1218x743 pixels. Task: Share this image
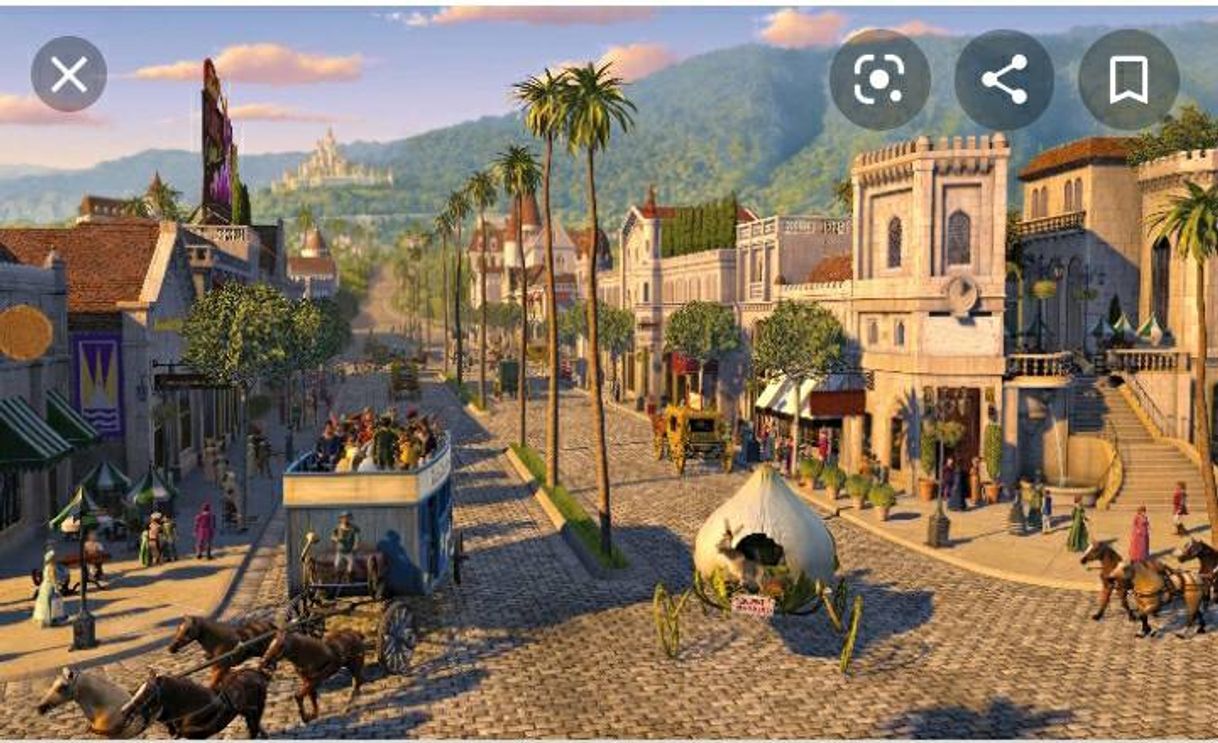(1004, 80)
